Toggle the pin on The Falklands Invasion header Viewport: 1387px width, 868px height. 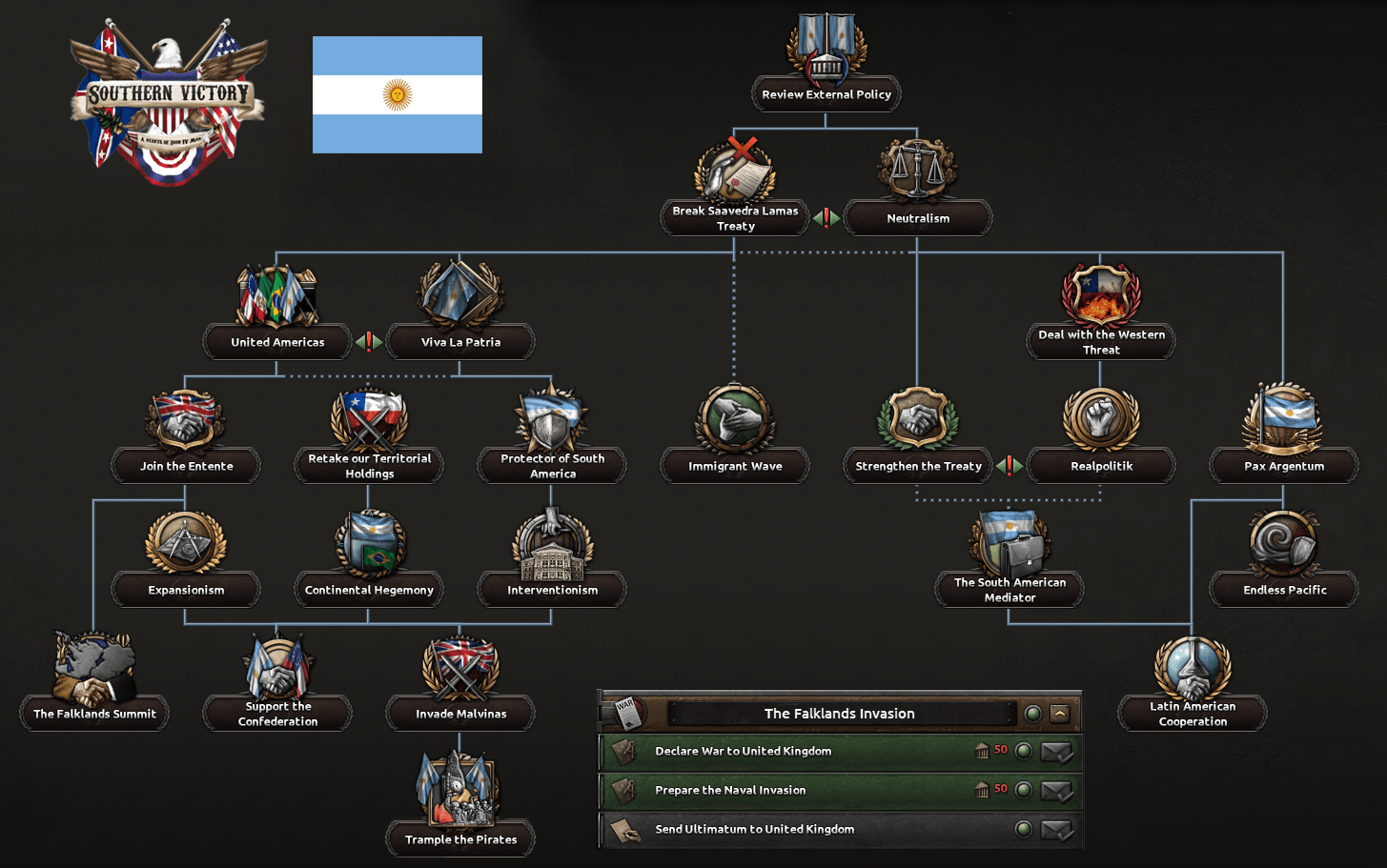pyautogui.click(x=1031, y=713)
